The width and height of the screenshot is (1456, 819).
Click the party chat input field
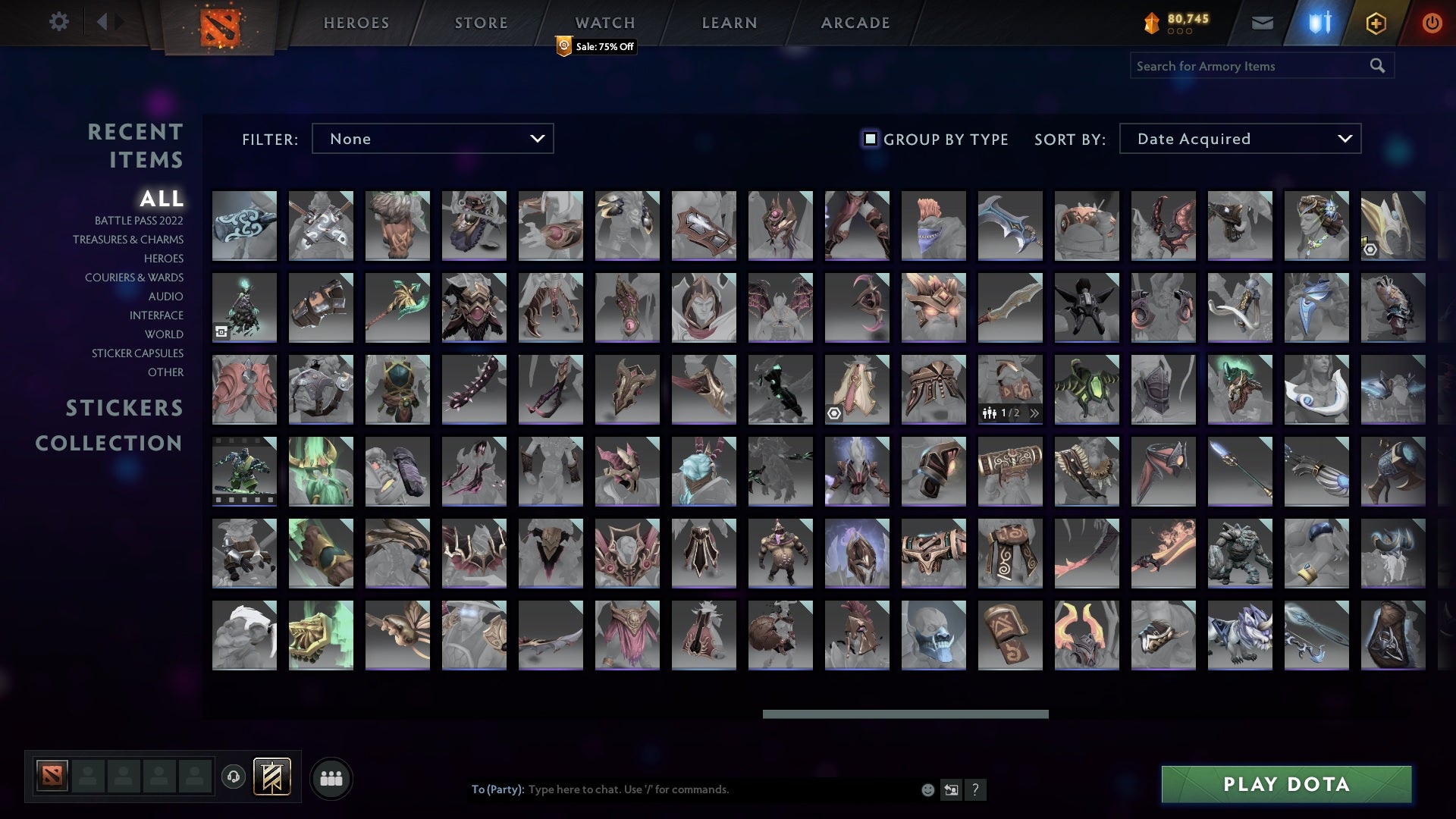pos(682,789)
